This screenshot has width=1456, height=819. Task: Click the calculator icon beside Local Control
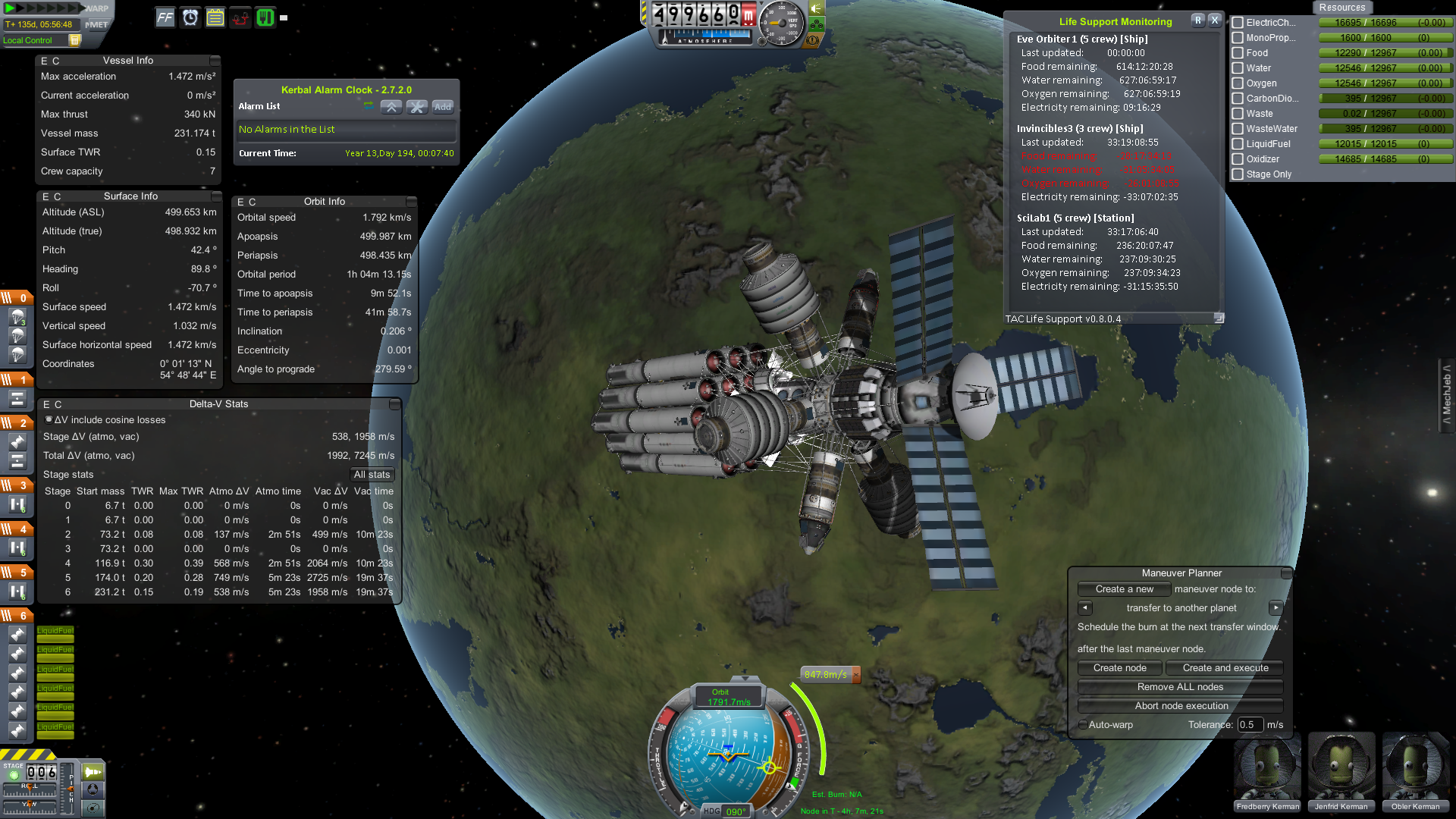pos(74,40)
